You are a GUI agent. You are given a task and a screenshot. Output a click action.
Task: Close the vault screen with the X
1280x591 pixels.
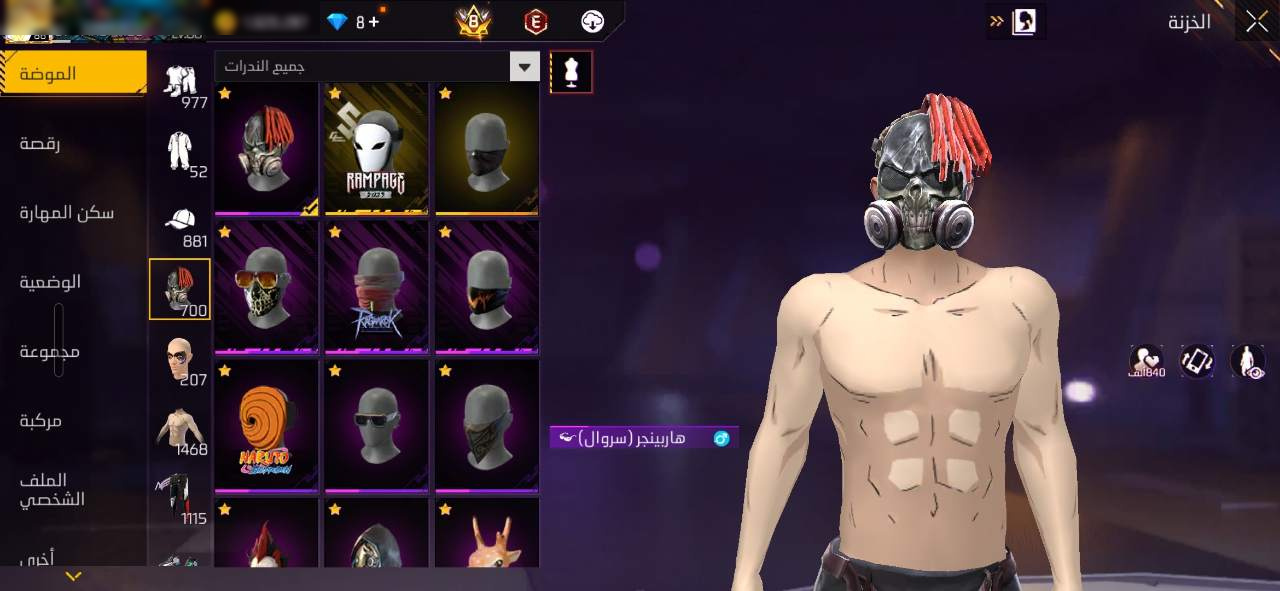coord(1256,22)
